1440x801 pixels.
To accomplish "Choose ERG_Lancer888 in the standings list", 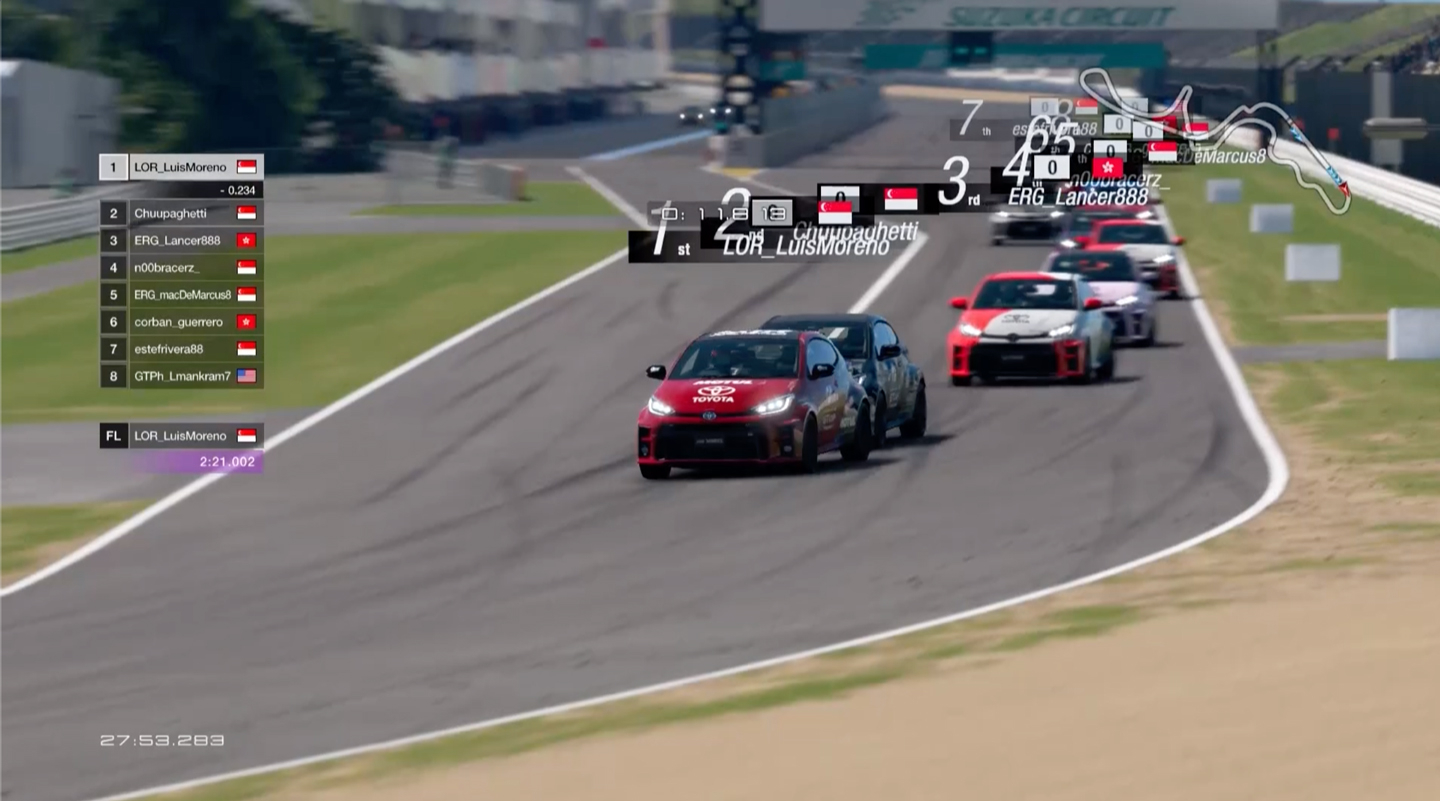I will (181, 240).
